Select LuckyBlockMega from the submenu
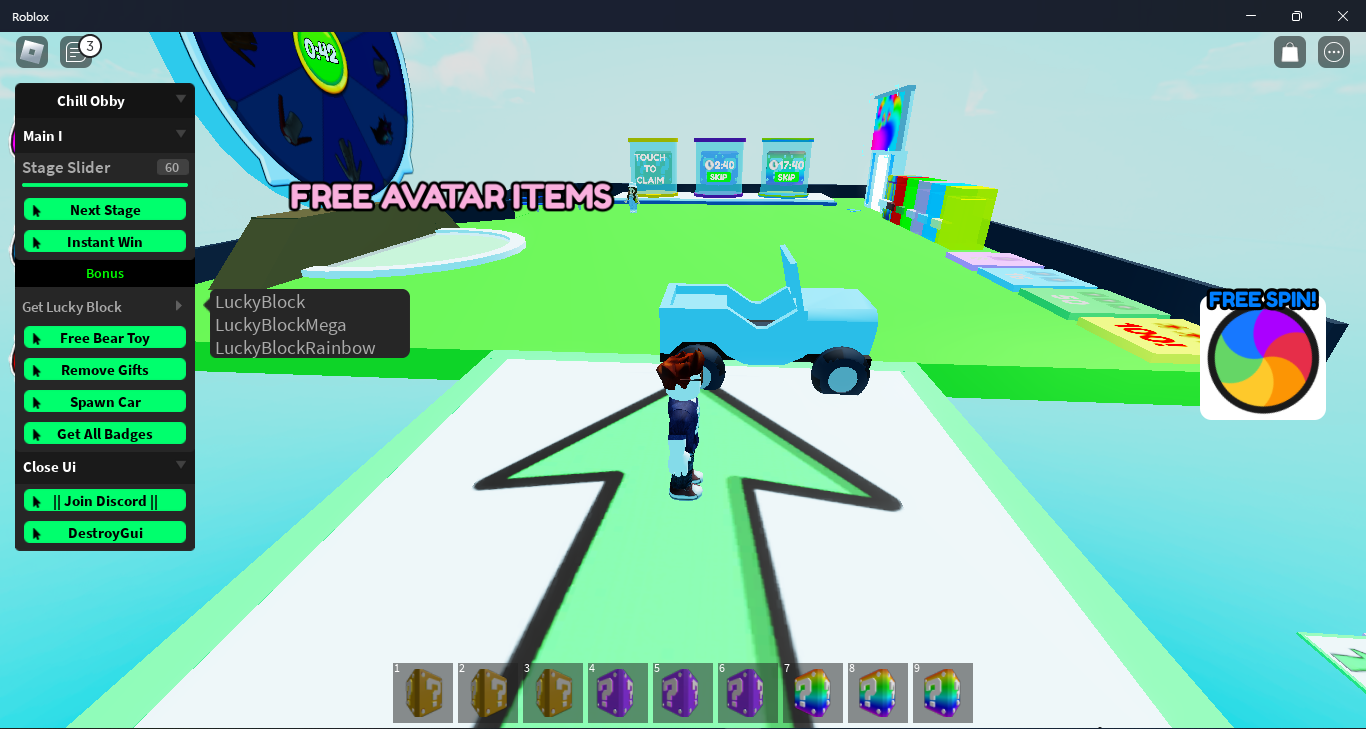Image resolution: width=1366 pixels, height=729 pixels. [279, 324]
